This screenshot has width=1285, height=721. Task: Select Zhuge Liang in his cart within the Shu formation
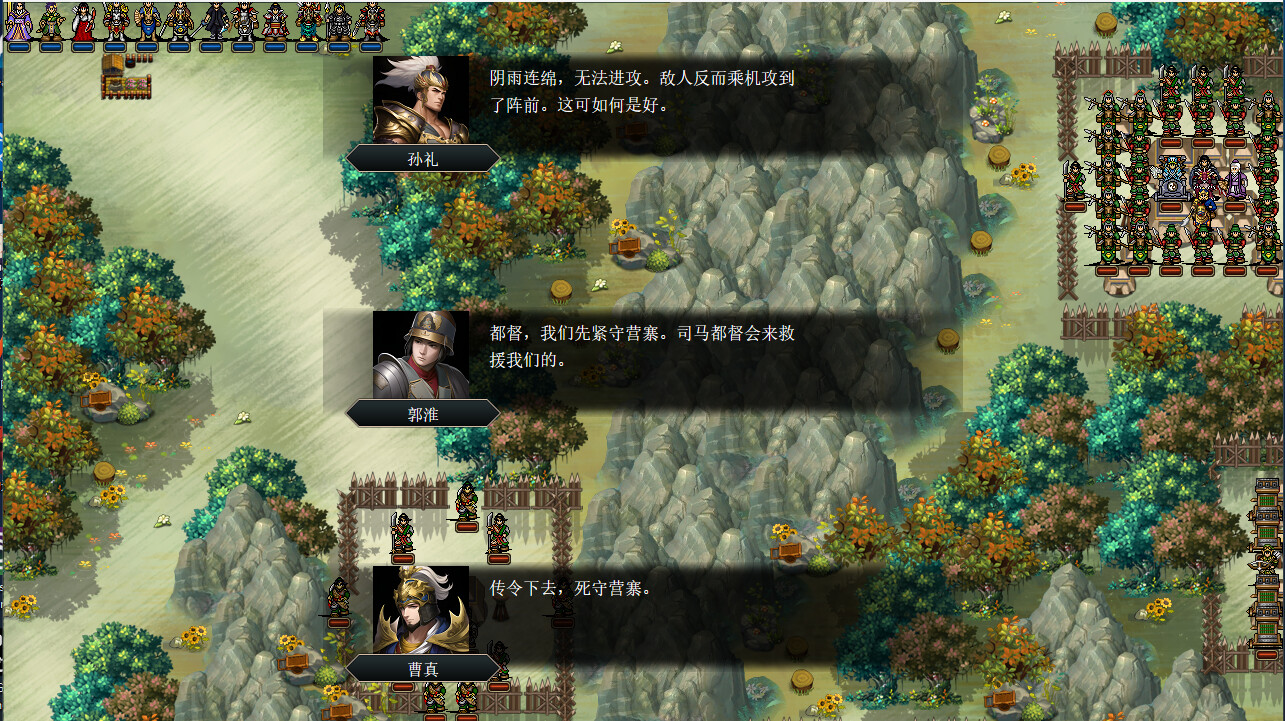click(x=1172, y=174)
